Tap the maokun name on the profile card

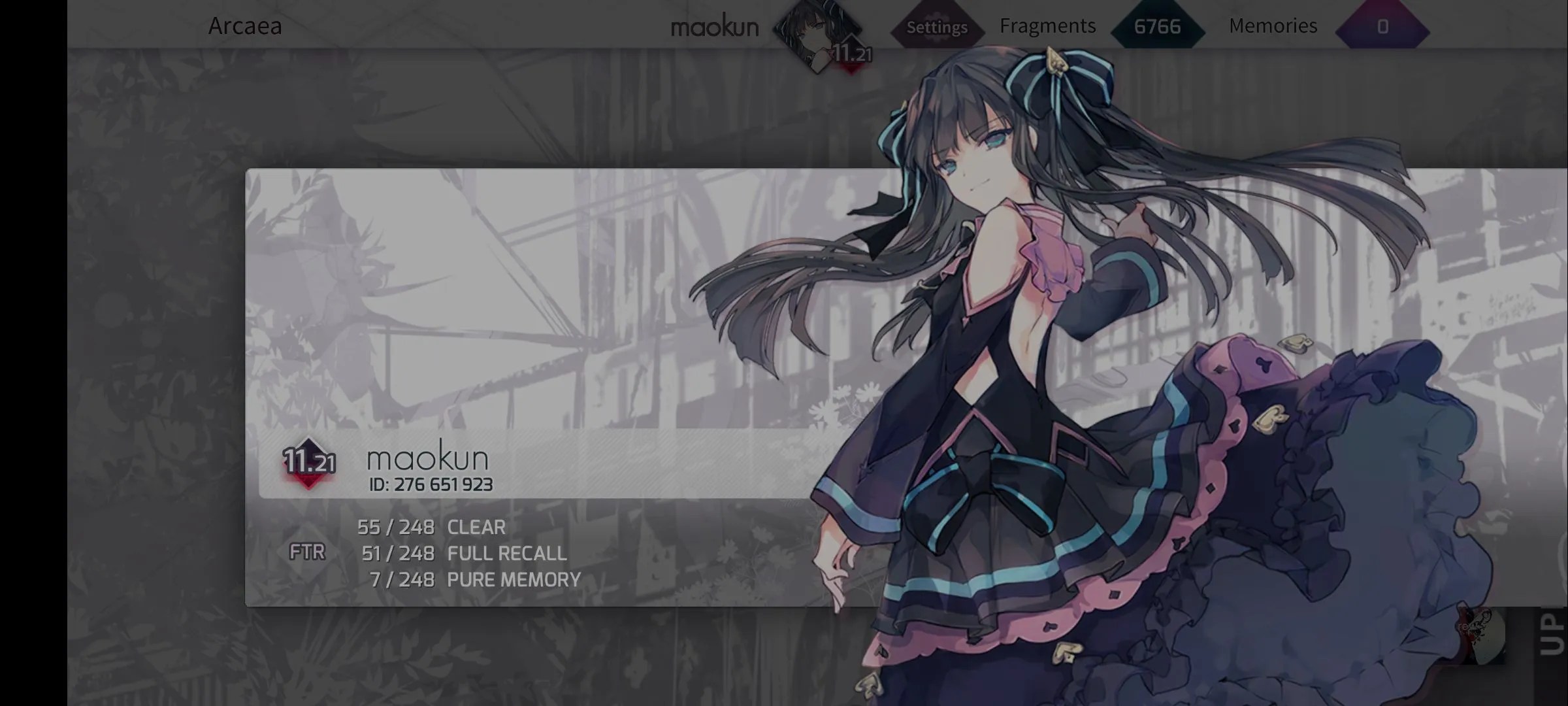click(x=427, y=458)
